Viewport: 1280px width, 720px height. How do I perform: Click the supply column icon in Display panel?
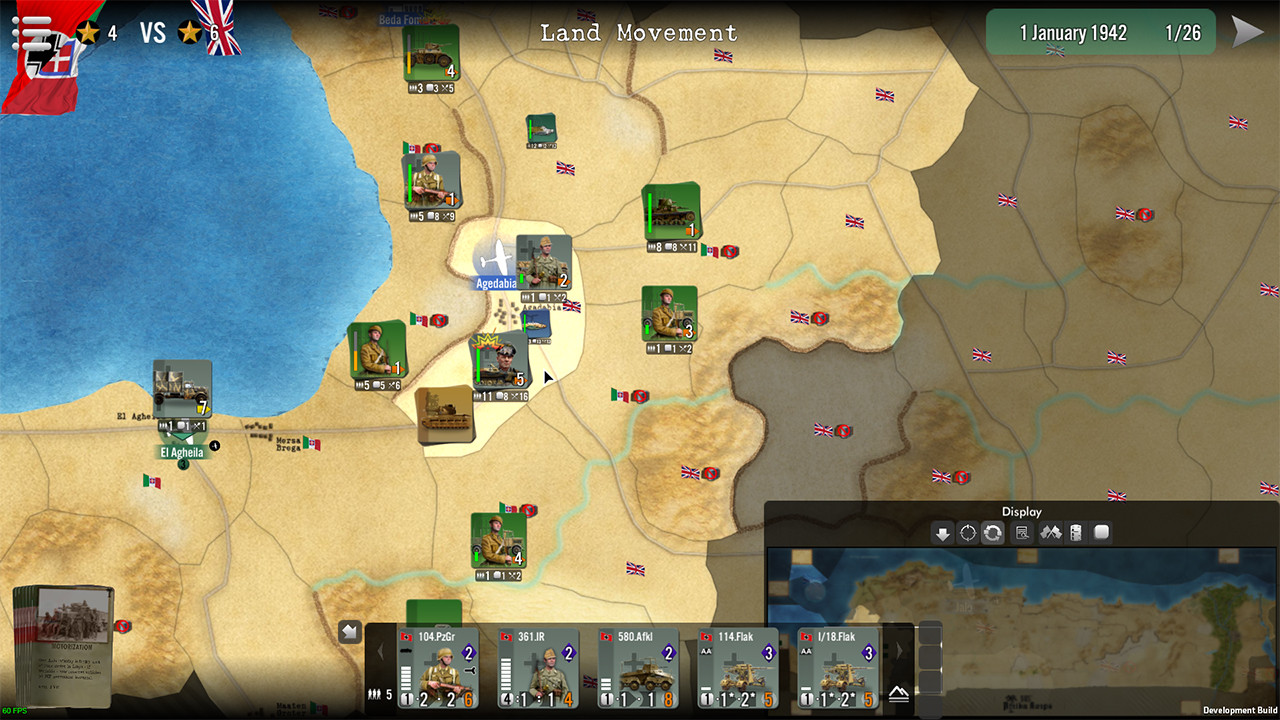tap(1075, 533)
